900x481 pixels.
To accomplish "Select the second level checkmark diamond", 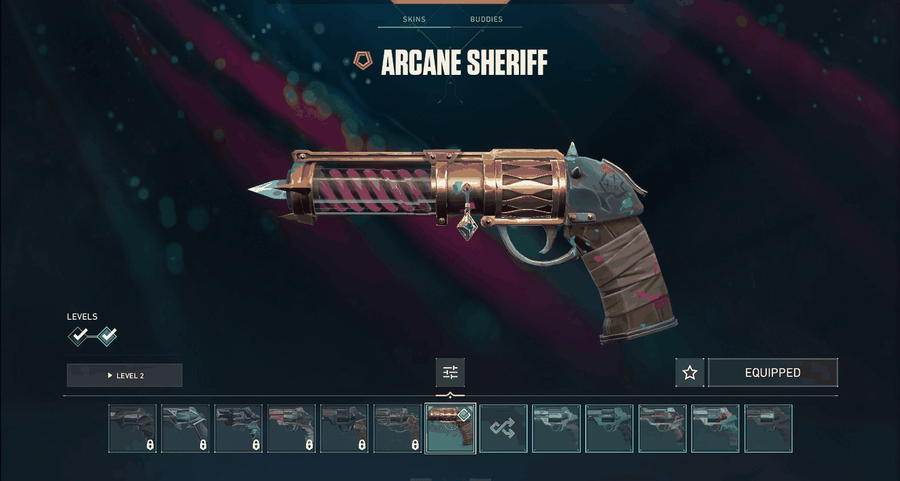I will [107, 336].
